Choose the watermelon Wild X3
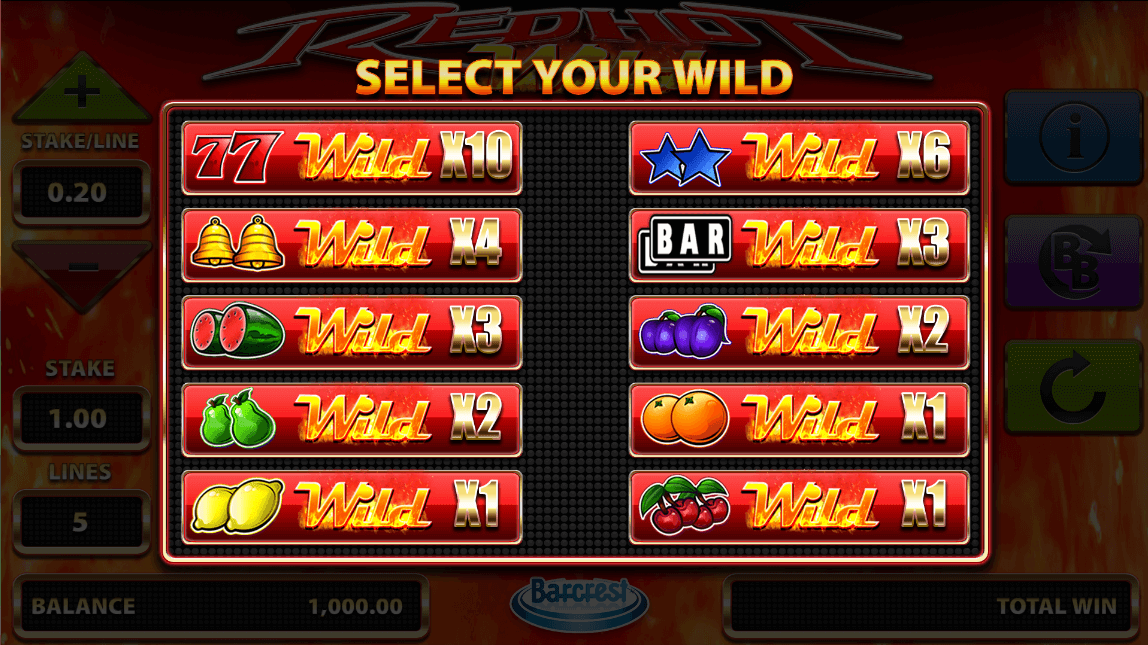Image resolution: width=1148 pixels, height=645 pixels. click(x=351, y=331)
